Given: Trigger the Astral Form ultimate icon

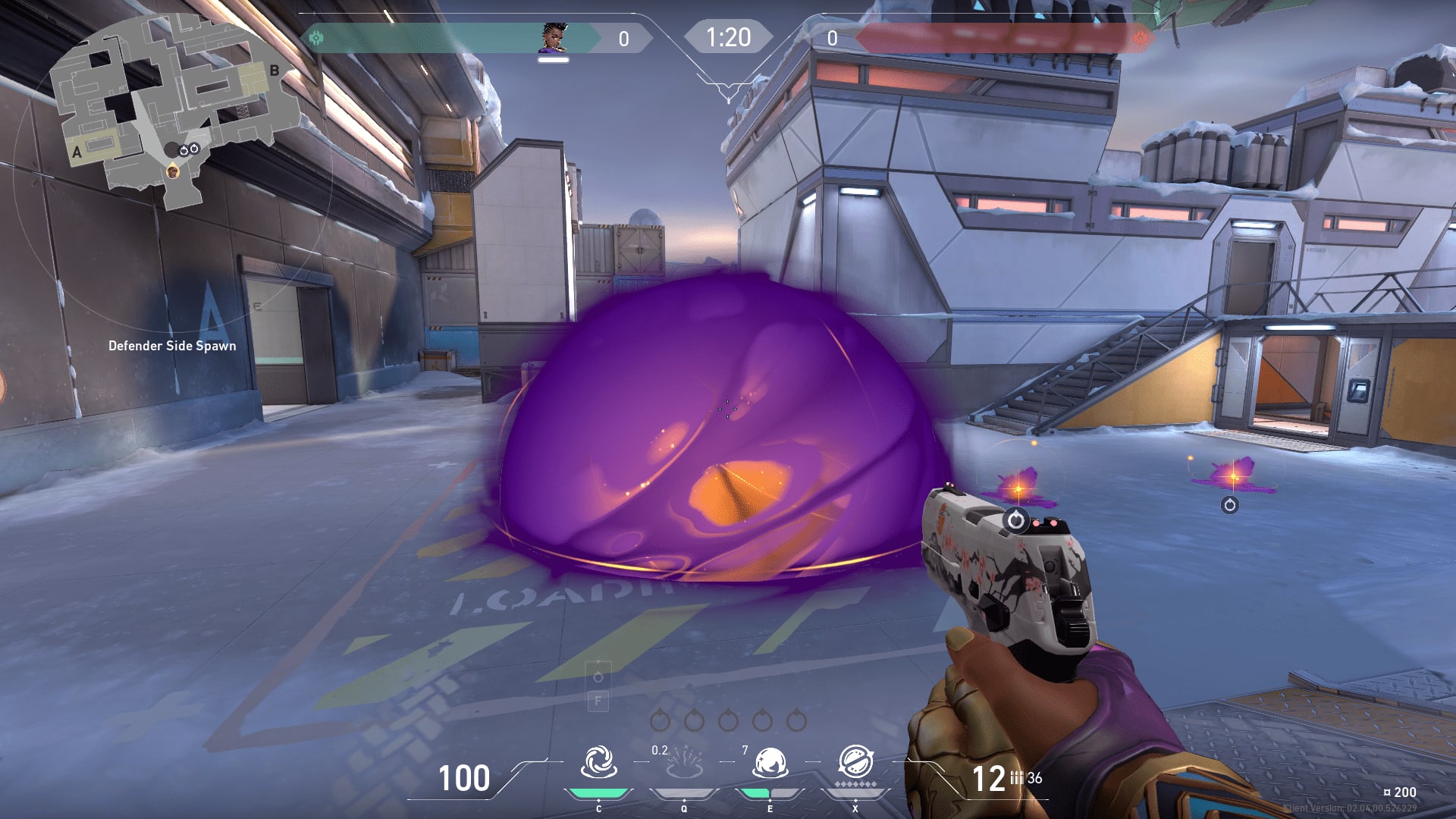Looking at the screenshot, I should point(855,762).
